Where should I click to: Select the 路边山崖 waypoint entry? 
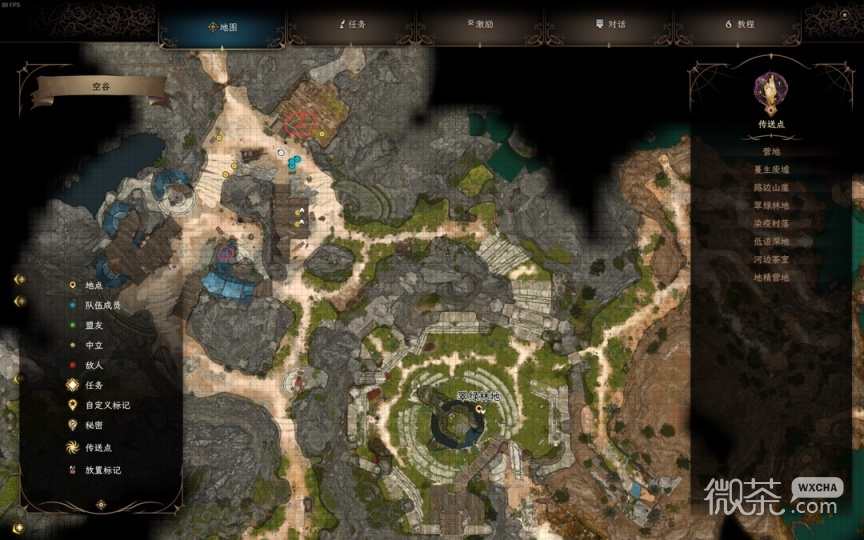coord(772,188)
